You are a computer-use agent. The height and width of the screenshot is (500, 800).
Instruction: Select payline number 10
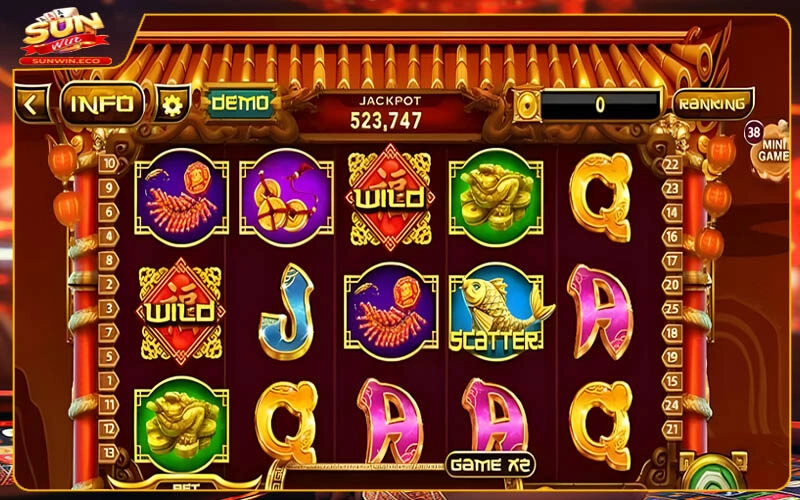(109, 164)
